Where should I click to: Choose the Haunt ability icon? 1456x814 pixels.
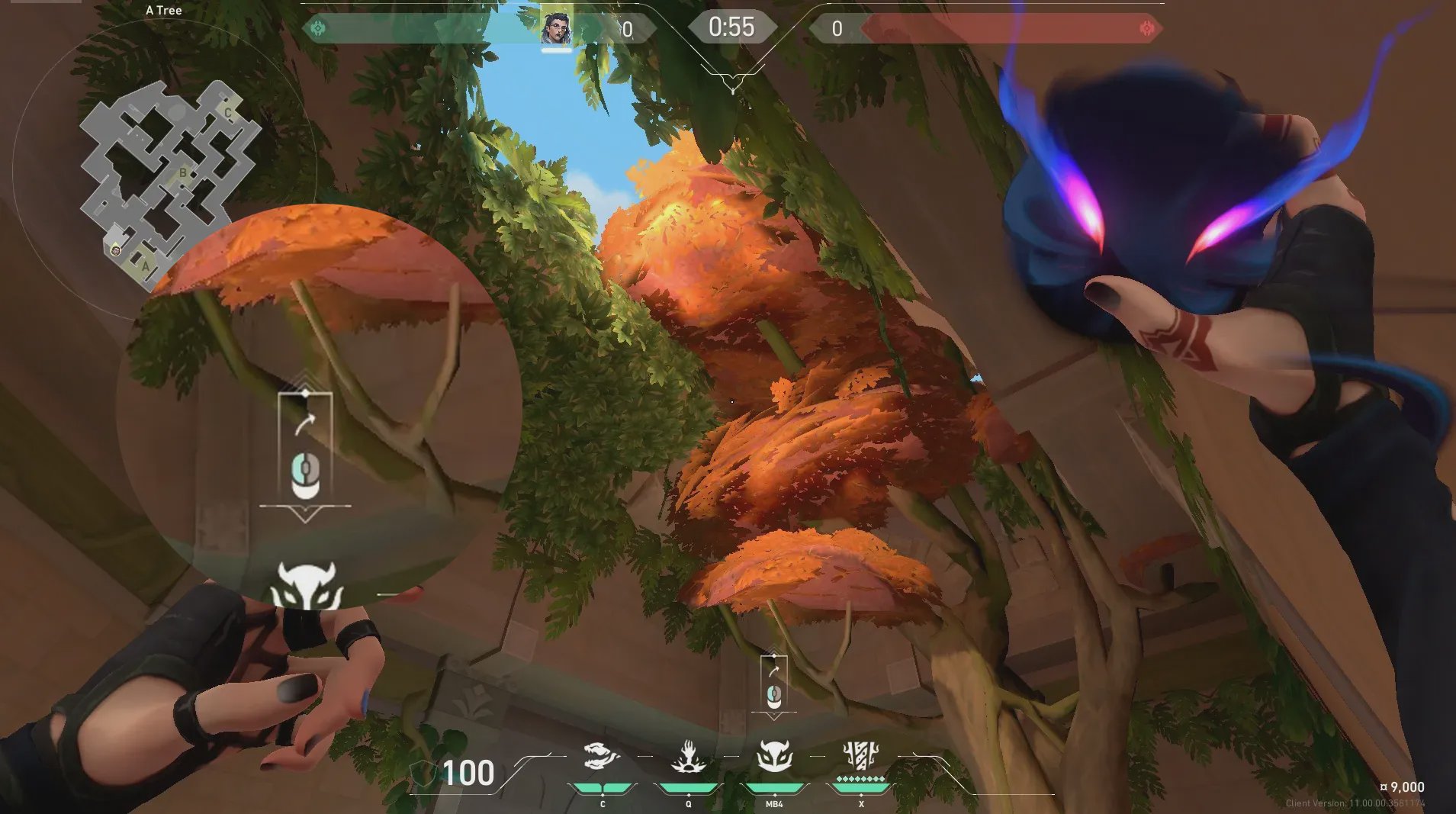pos(774,758)
